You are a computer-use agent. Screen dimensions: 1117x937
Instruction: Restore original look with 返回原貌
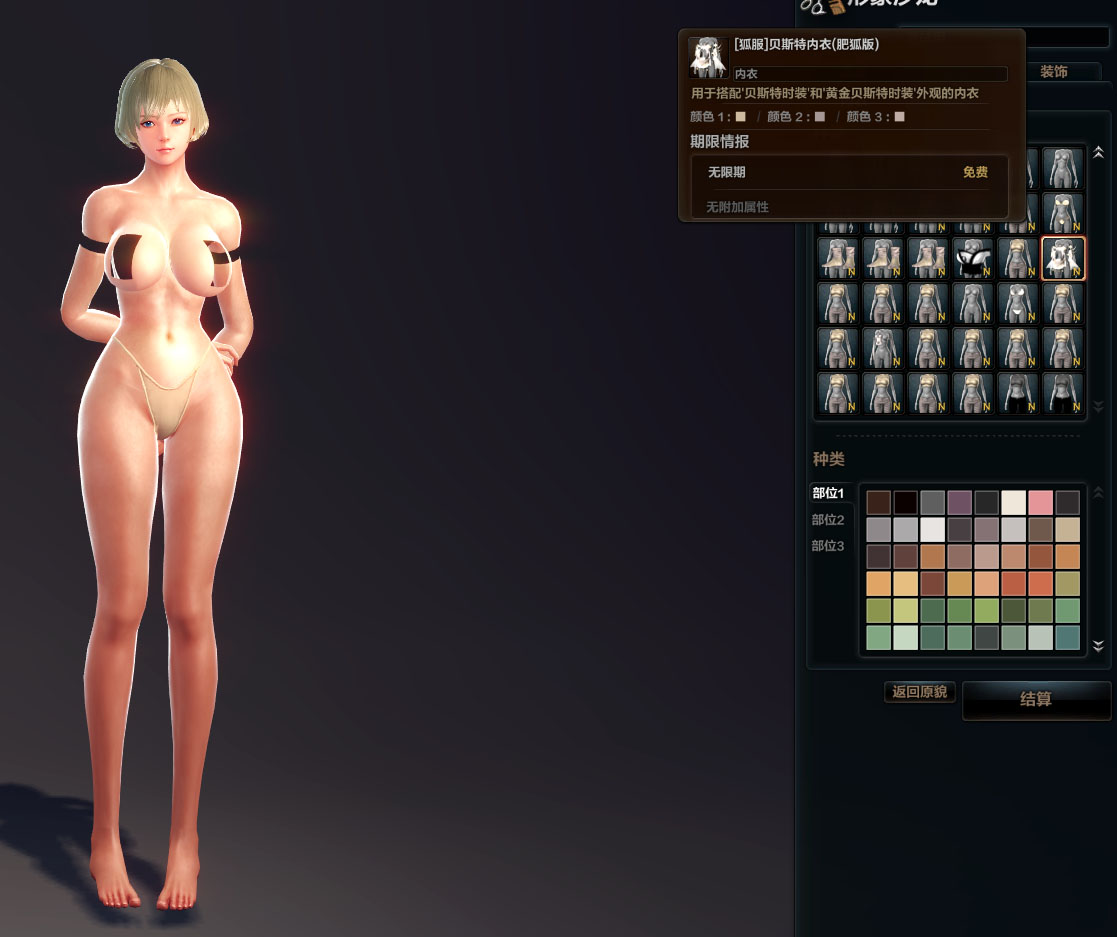pos(920,692)
